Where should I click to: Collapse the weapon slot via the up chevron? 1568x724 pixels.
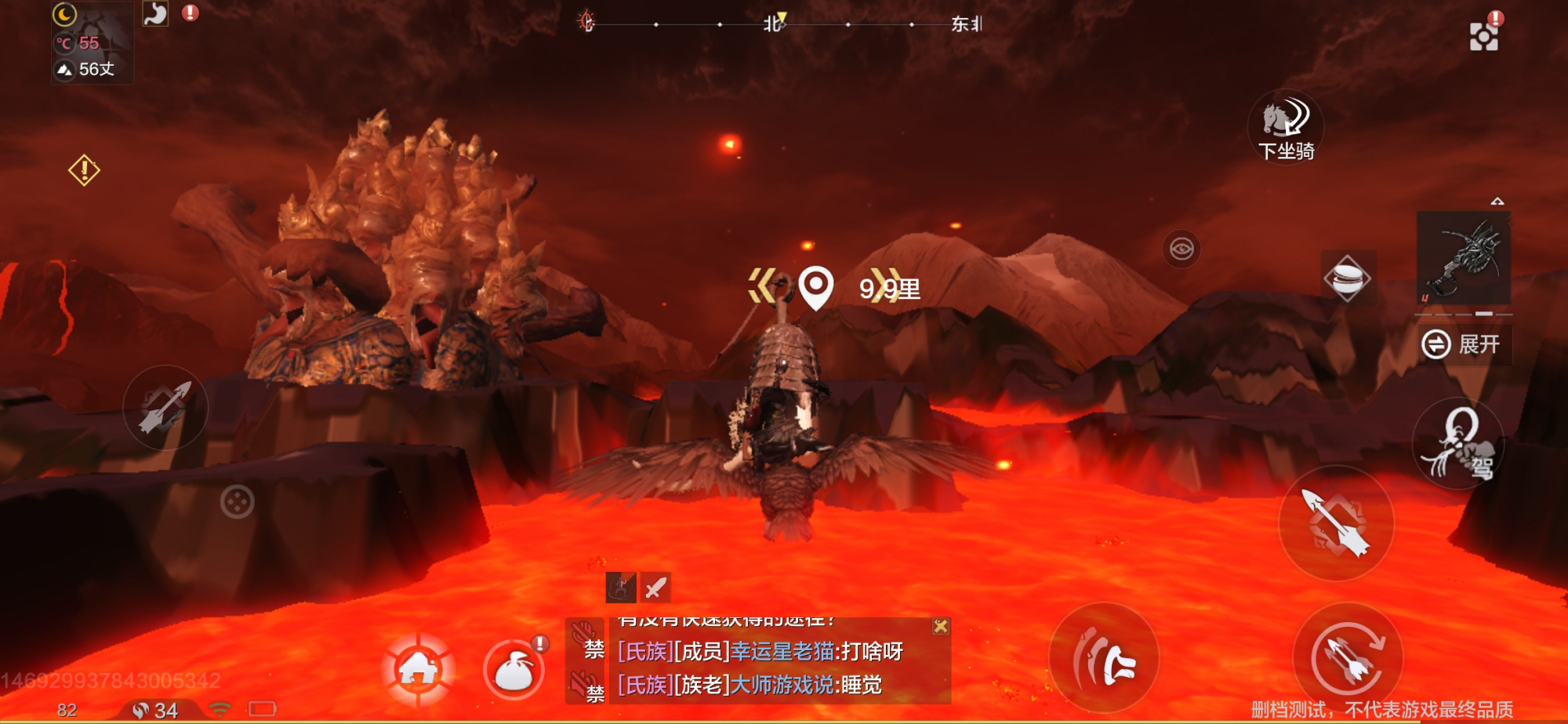(x=1499, y=202)
